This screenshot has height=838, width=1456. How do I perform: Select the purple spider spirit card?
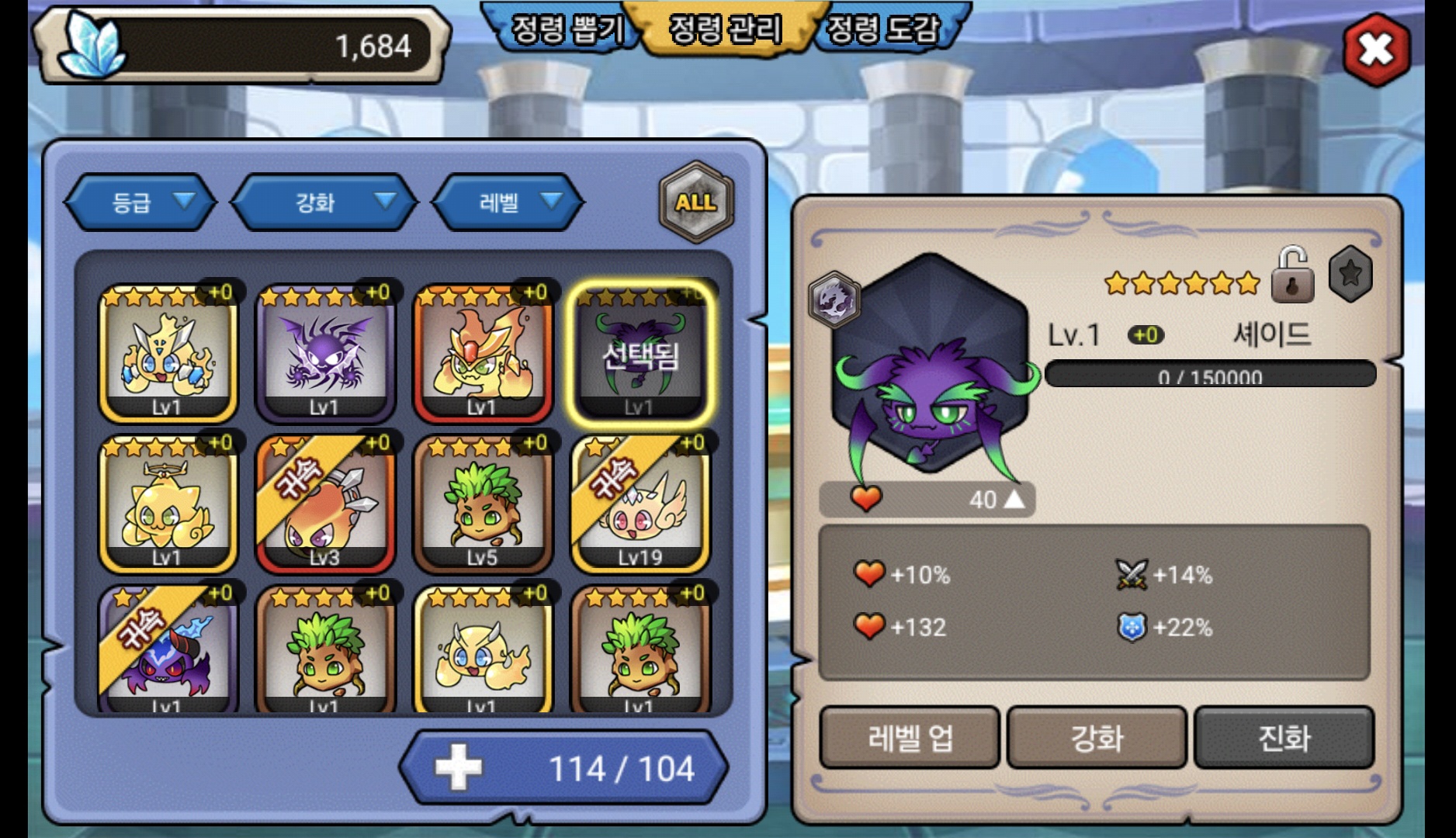click(x=325, y=353)
